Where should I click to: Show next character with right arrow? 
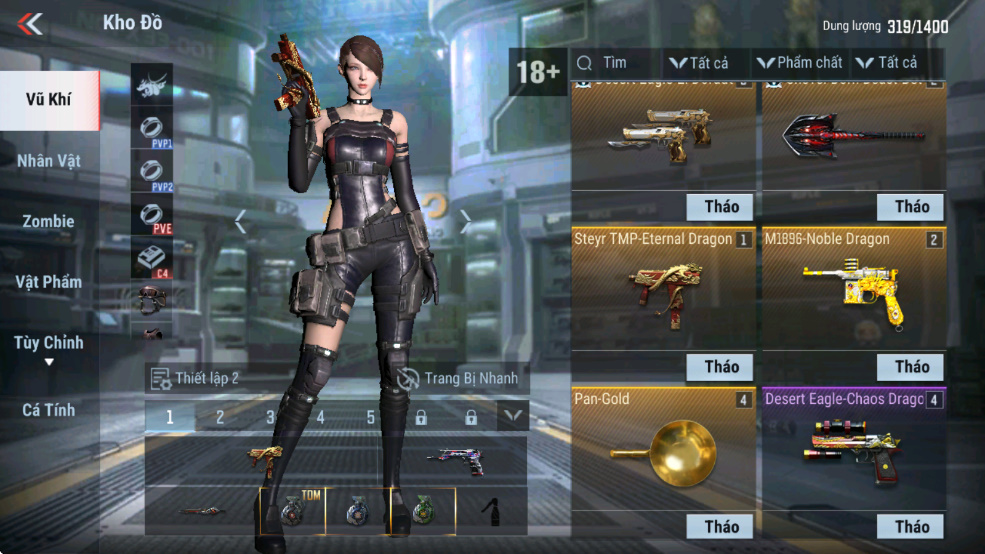(x=465, y=222)
